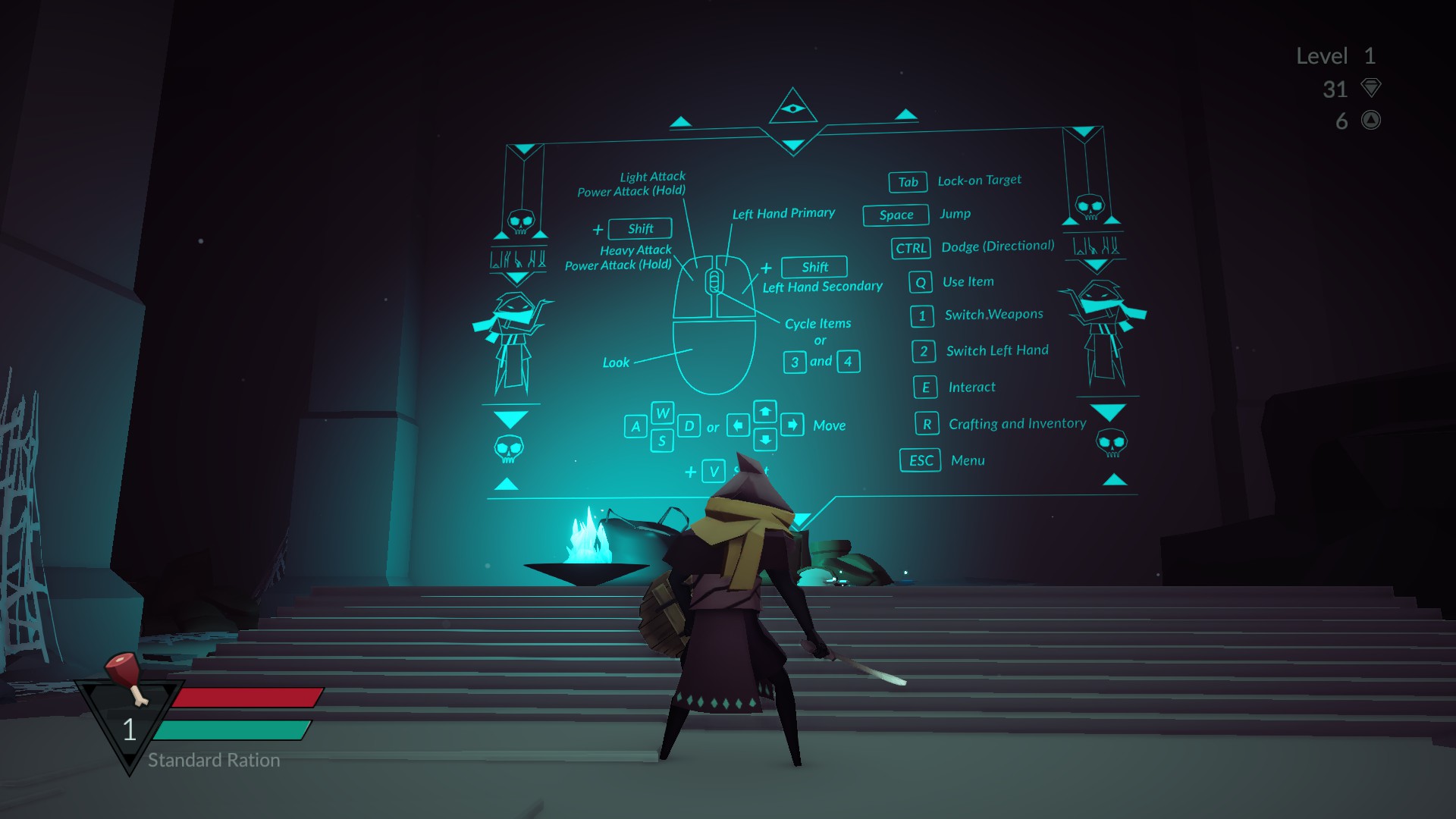Image resolution: width=1456 pixels, height=819 pixels.
Task: Click the Space Jump key label
Action: 895,215
